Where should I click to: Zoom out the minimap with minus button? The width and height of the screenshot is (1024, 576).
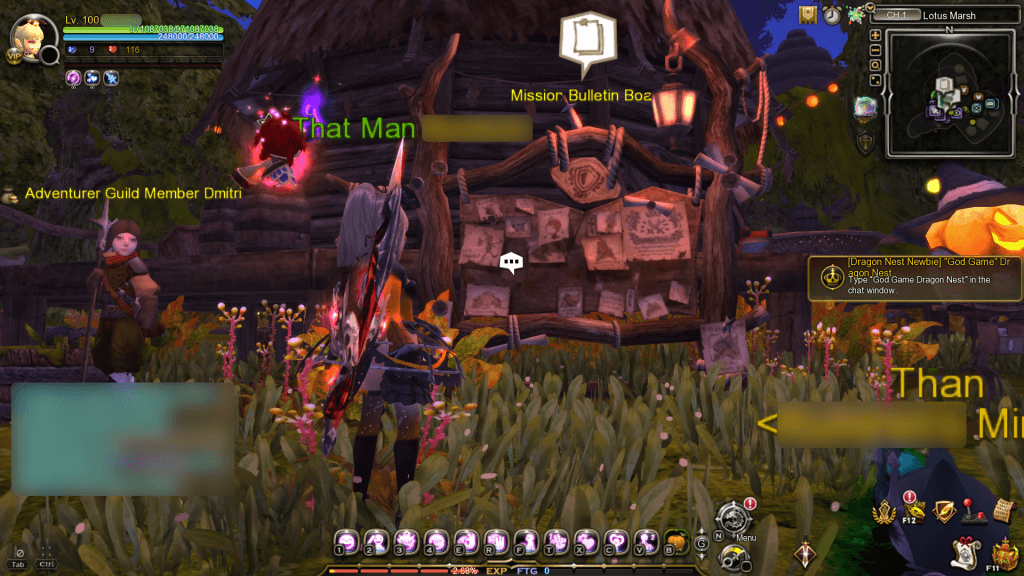875,50
